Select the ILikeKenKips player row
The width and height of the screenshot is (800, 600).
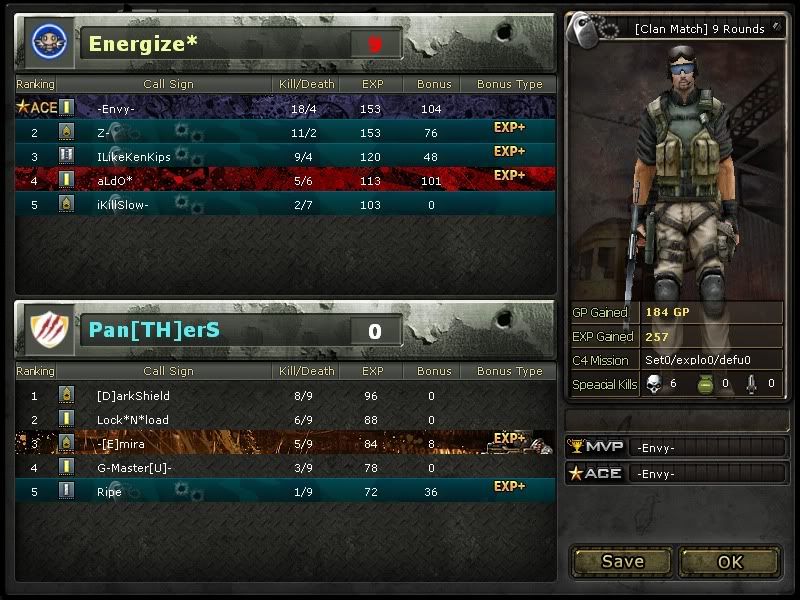point(285,156)
